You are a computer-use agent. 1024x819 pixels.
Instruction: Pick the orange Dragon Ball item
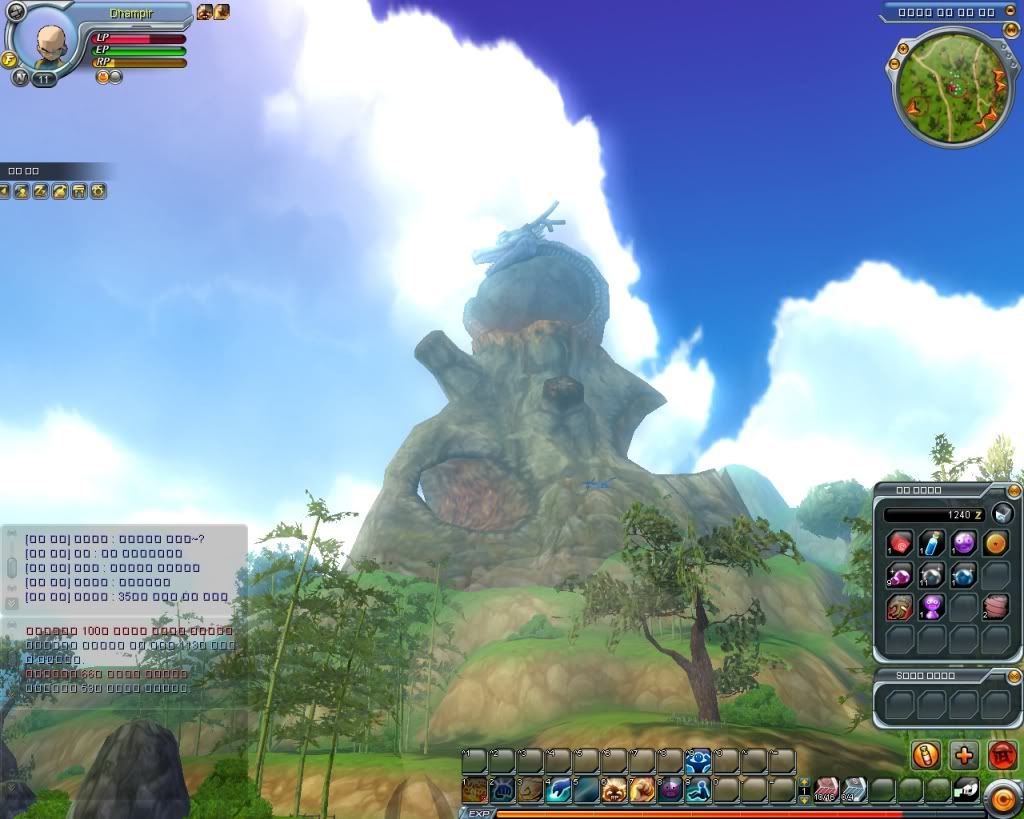(995, 543)
